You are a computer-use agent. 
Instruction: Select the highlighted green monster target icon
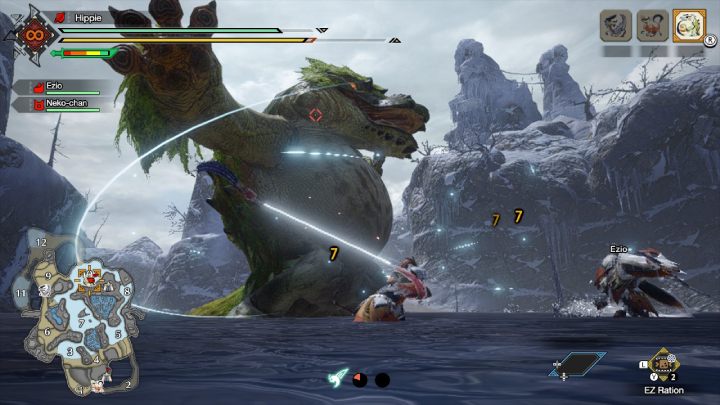click(x=688, y=25)
